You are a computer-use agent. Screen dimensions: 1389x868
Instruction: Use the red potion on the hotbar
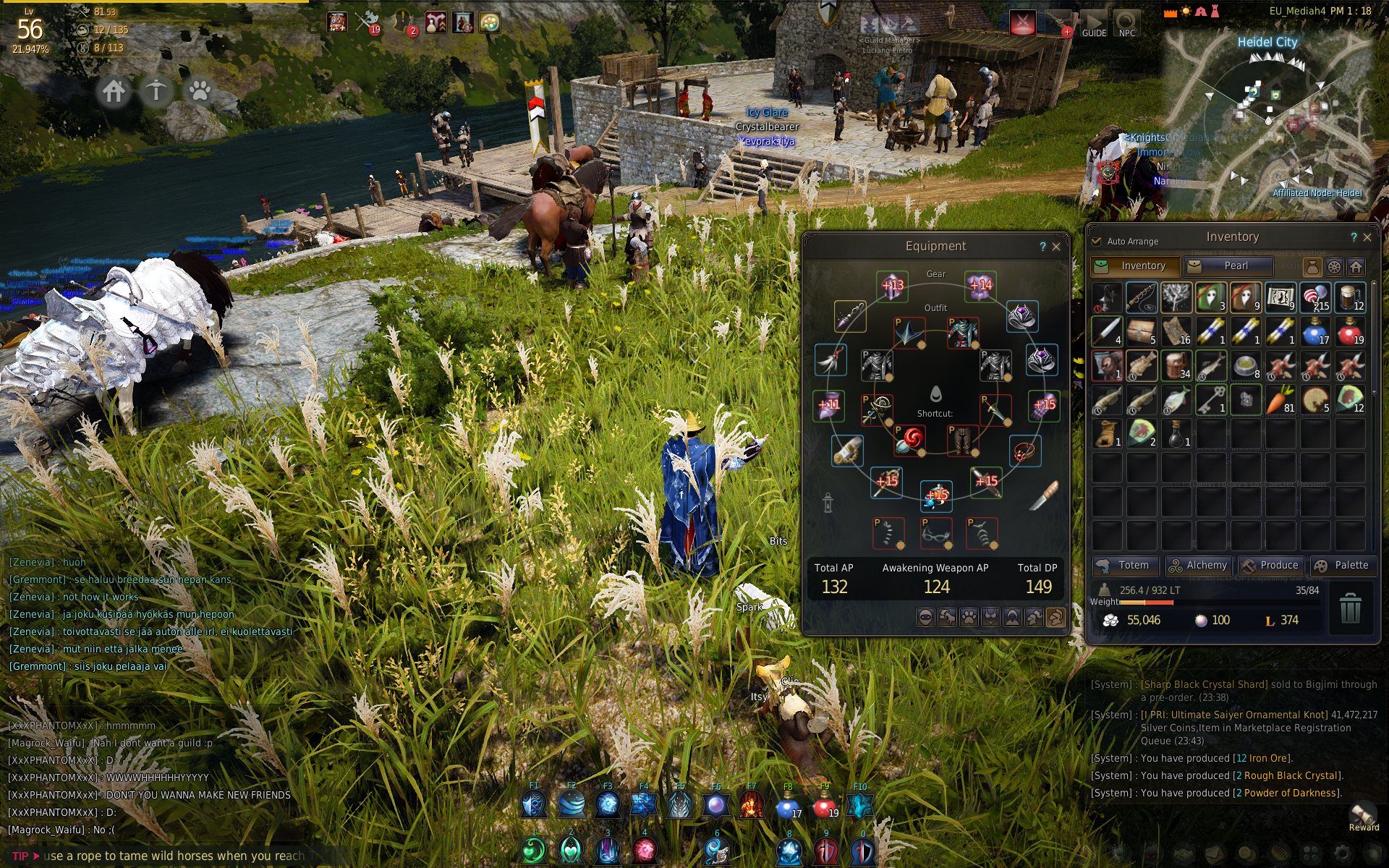[825, 804]
